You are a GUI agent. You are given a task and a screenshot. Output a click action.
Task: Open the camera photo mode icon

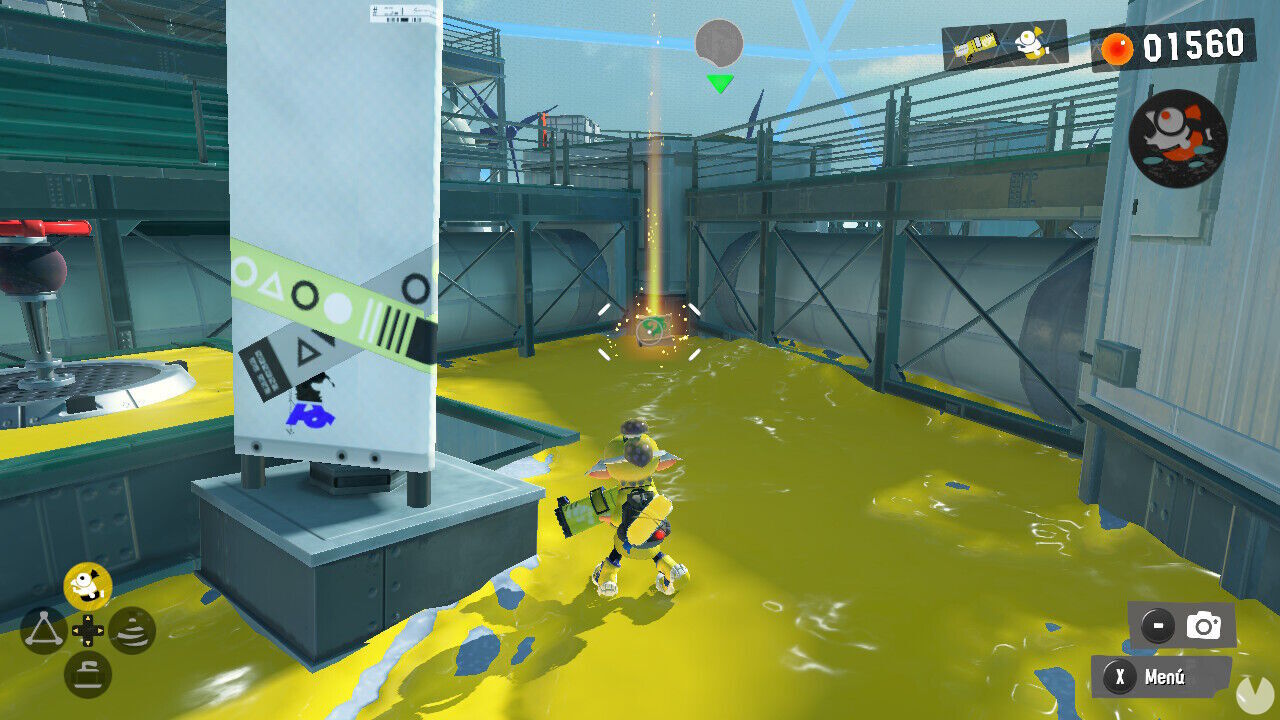point(1203,622)
